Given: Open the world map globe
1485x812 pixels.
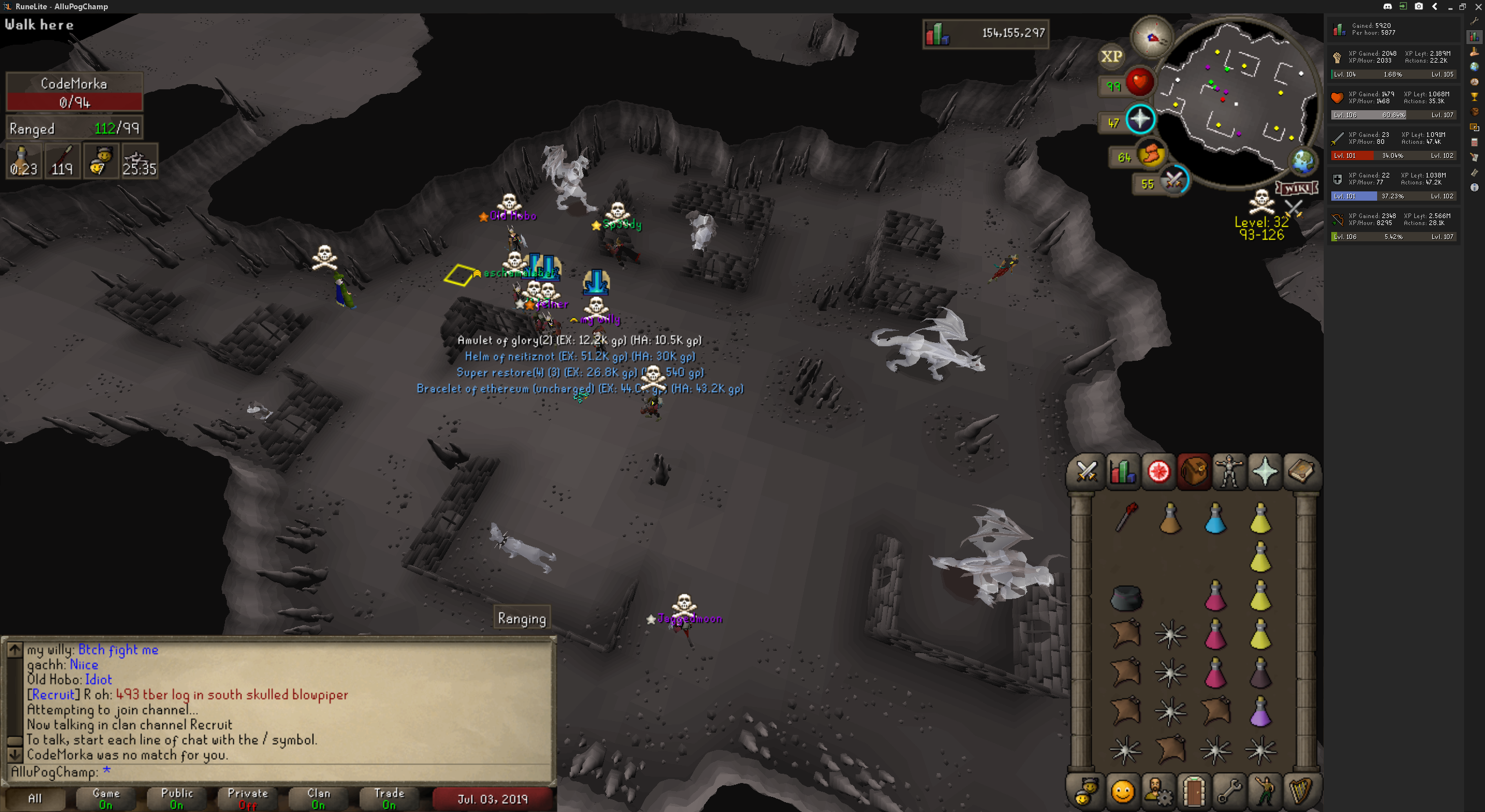Looking at the screenshot, I should point(1302,162).
